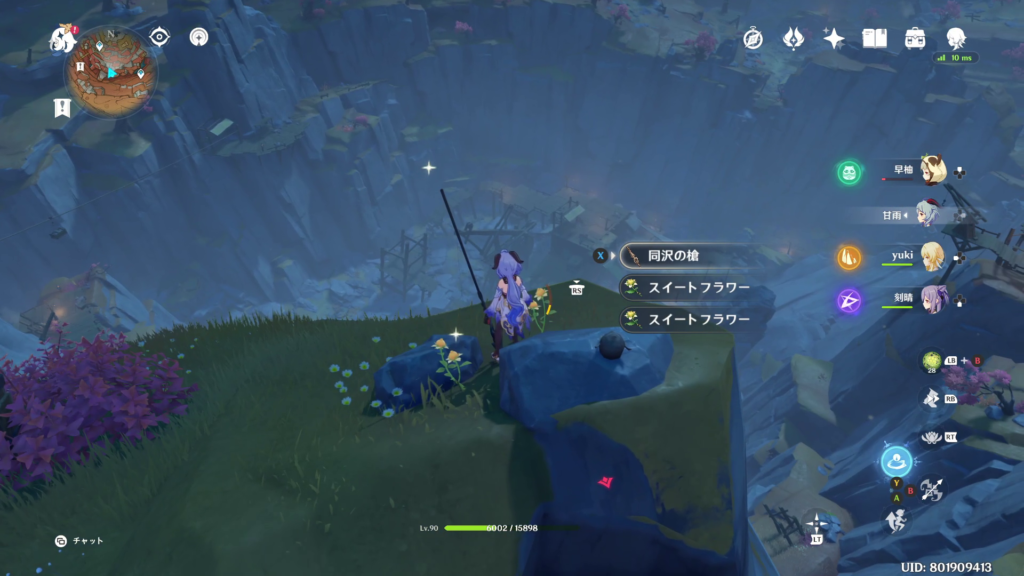This screenshot has width=1024, height=576.
Task: Open the circular minimap
Action: pyautogui.click(x=112, y=70)
